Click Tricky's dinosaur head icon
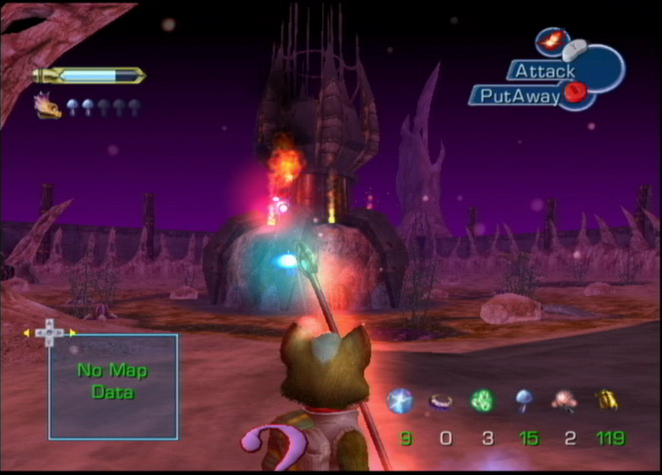This screenshot has height=475, width=662. 47,106
